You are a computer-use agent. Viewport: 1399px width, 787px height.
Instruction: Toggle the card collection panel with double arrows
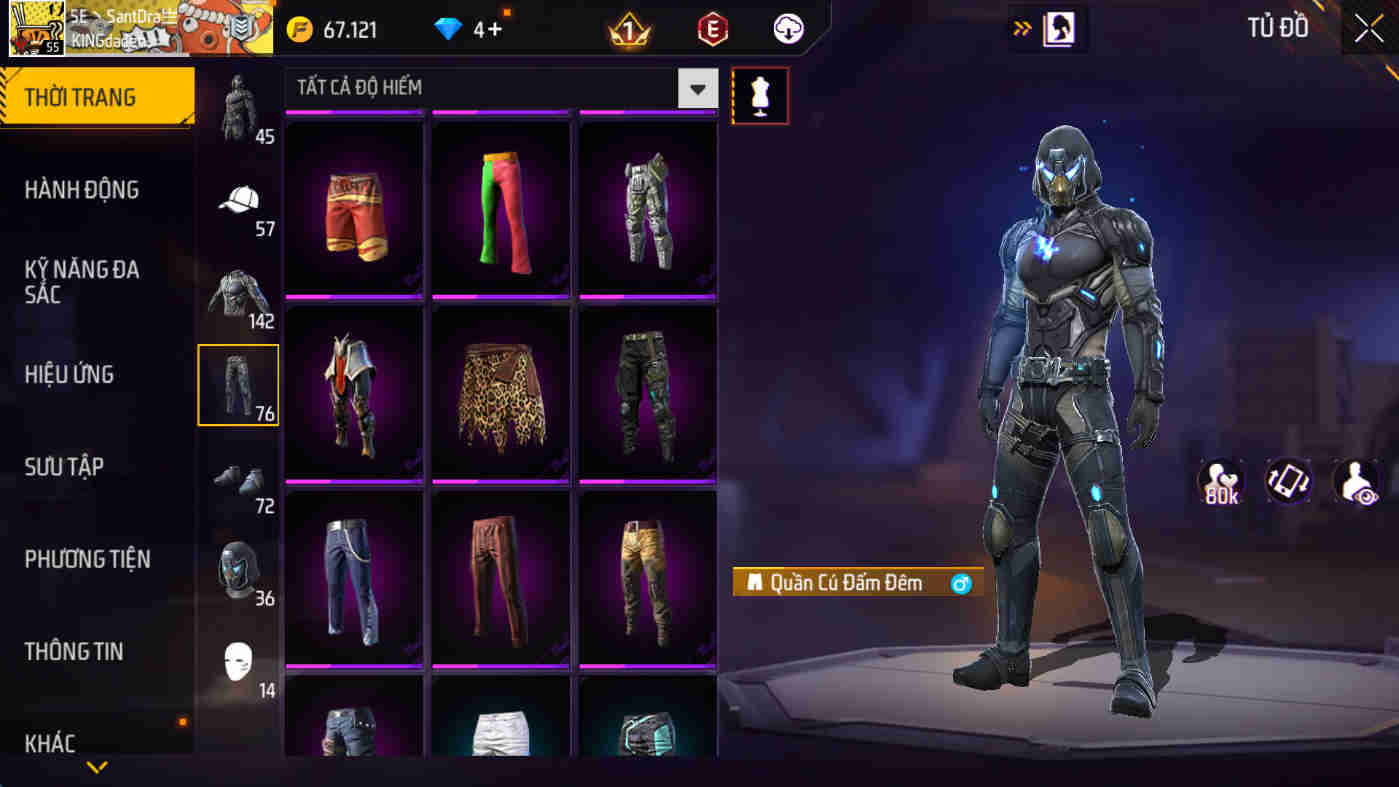(1021, 29)
